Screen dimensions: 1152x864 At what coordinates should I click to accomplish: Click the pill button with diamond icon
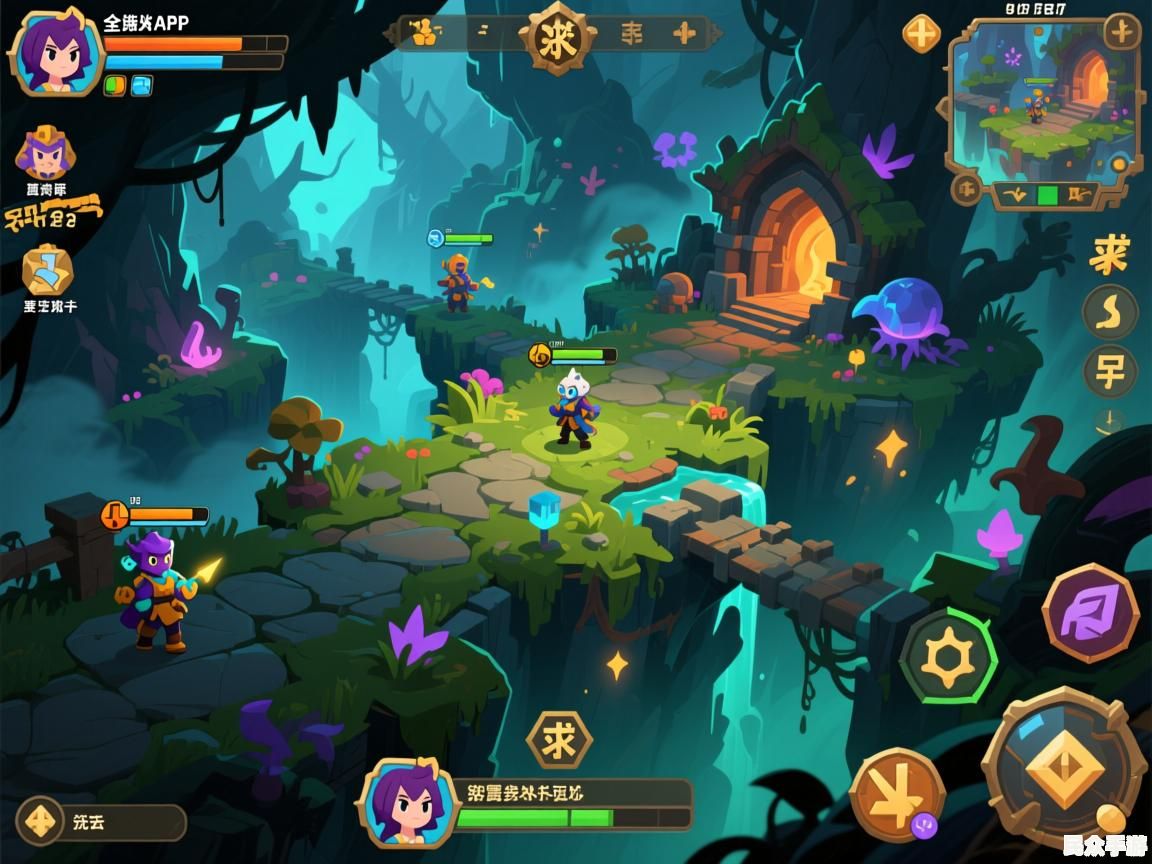point(100,823)
